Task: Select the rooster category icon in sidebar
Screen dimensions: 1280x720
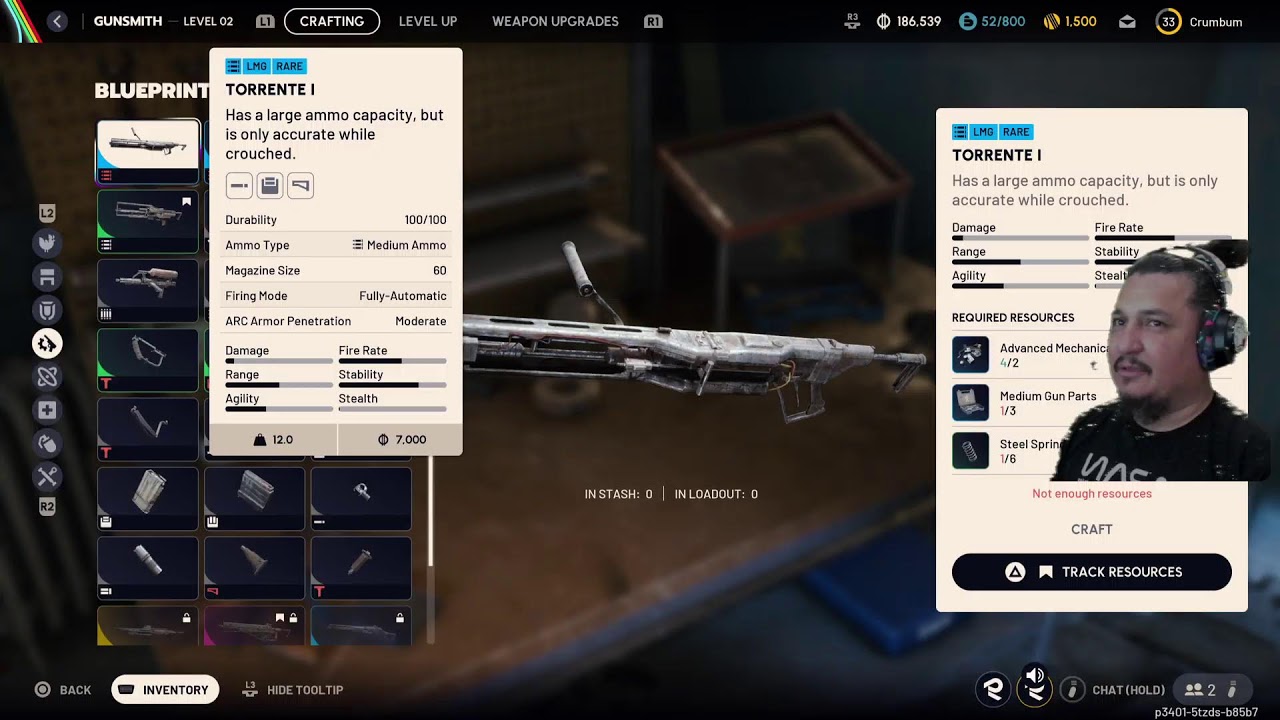Action: (47, 243)
